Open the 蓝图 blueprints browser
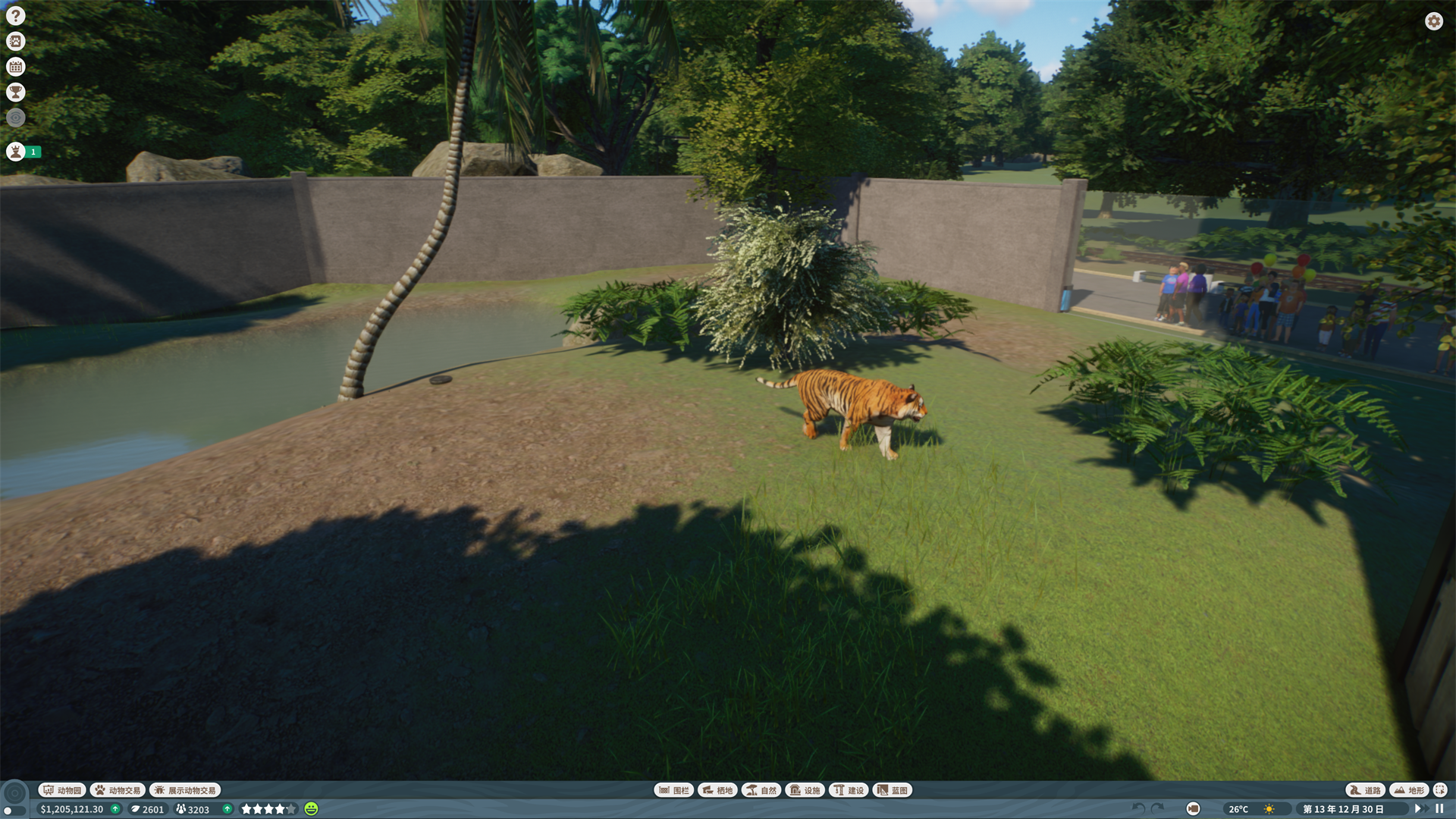This screenshot has height=819, width=1456. (893, 789)
